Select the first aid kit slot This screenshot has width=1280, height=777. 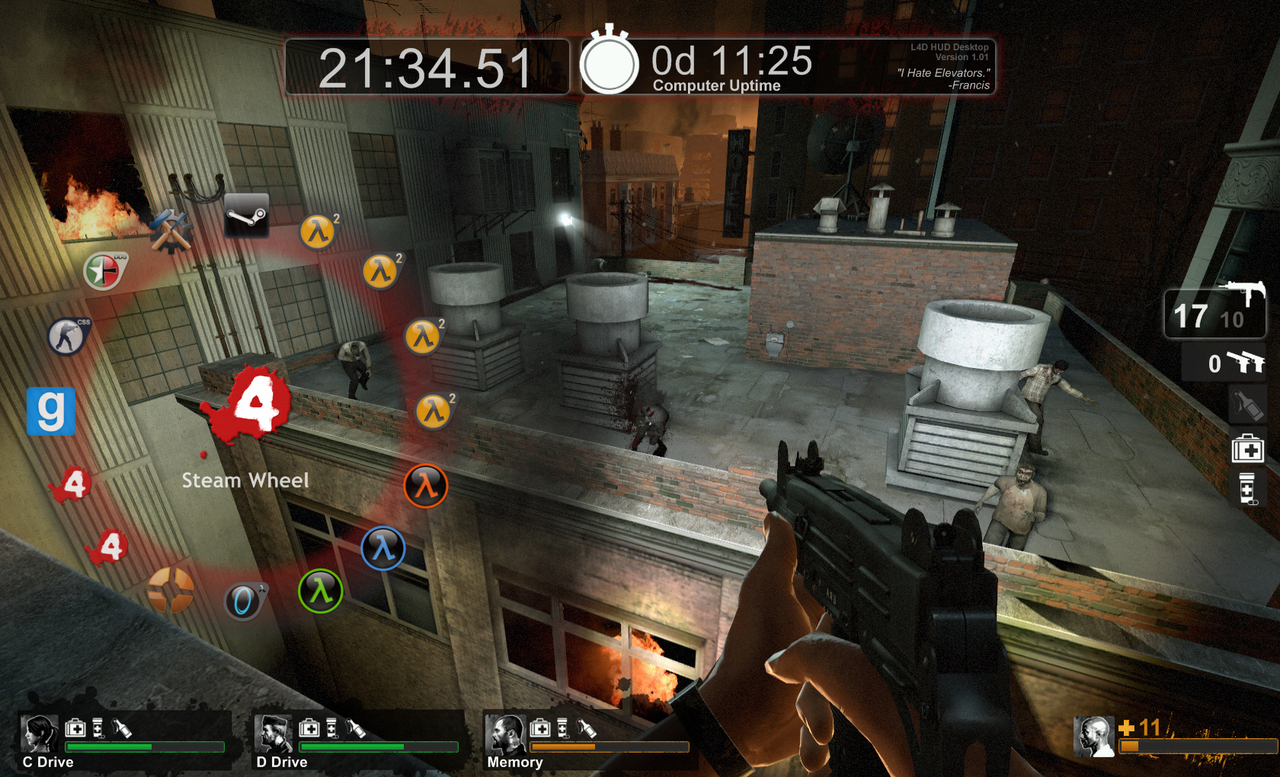[x=1248, y=447]
